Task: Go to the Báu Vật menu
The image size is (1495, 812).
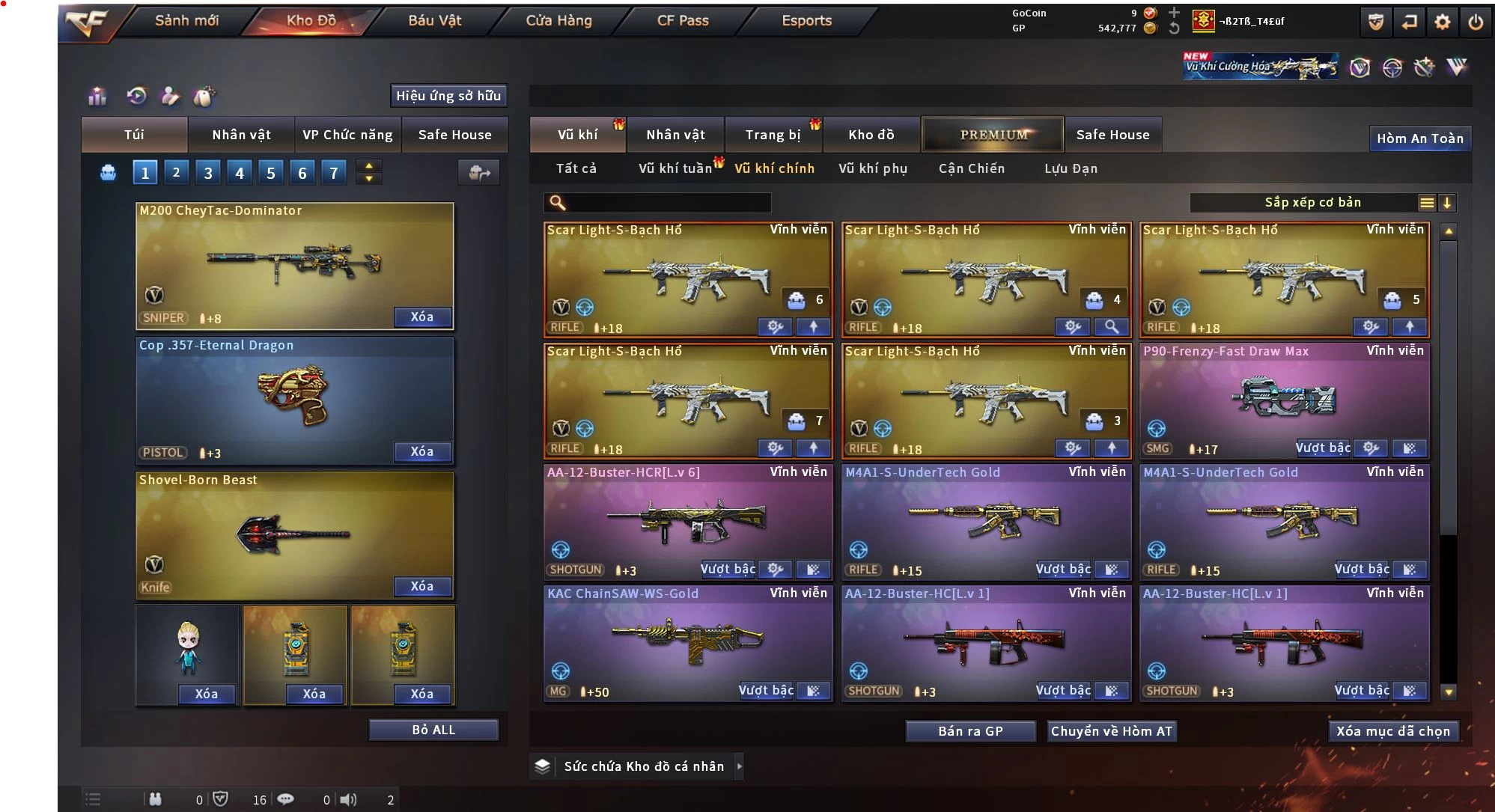Action: point(434,21)
